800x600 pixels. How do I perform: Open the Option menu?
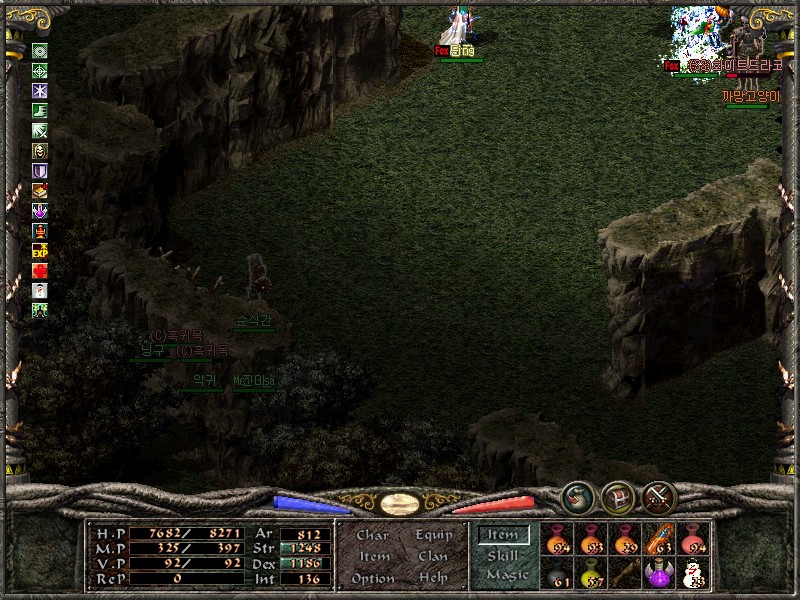(372, 578)
